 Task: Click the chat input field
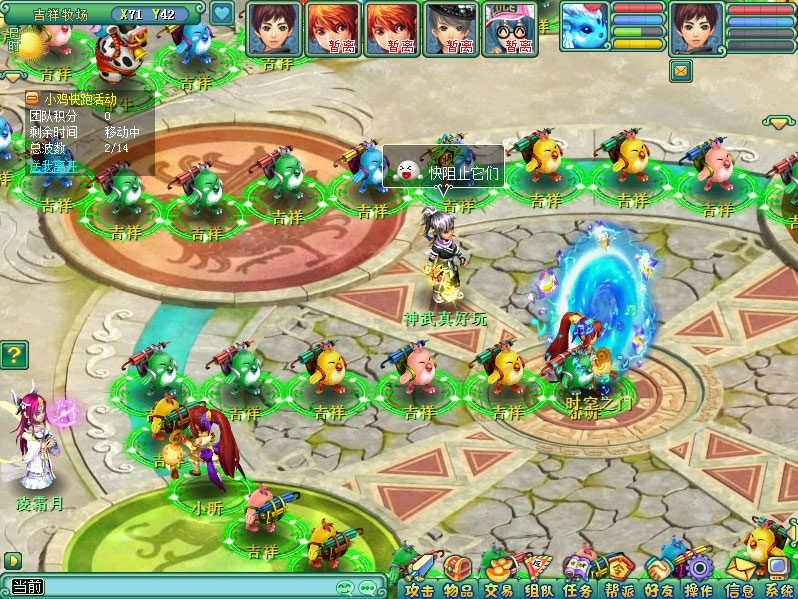pos(180,587)
